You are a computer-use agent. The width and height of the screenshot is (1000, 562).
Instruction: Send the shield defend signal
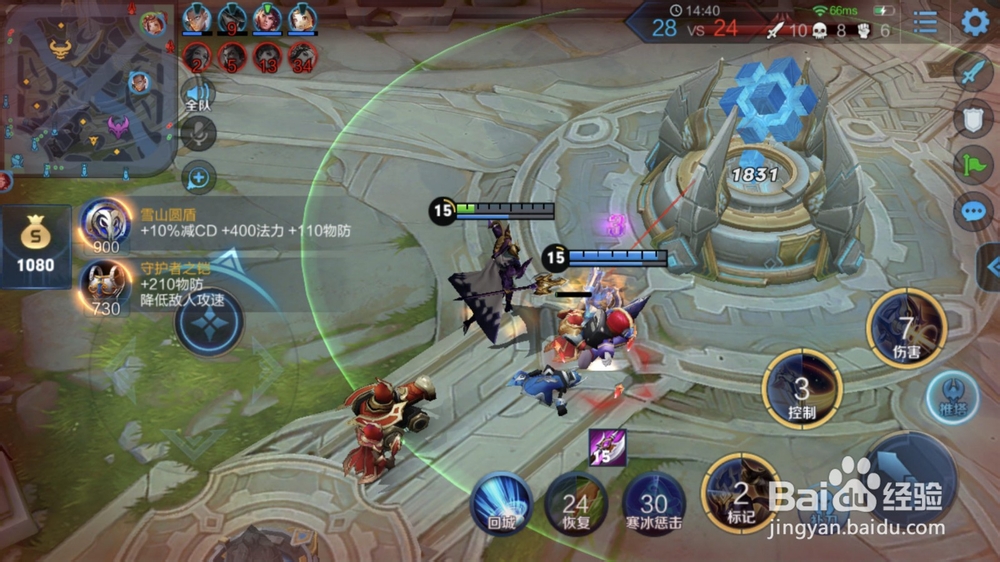coord(973,118)
